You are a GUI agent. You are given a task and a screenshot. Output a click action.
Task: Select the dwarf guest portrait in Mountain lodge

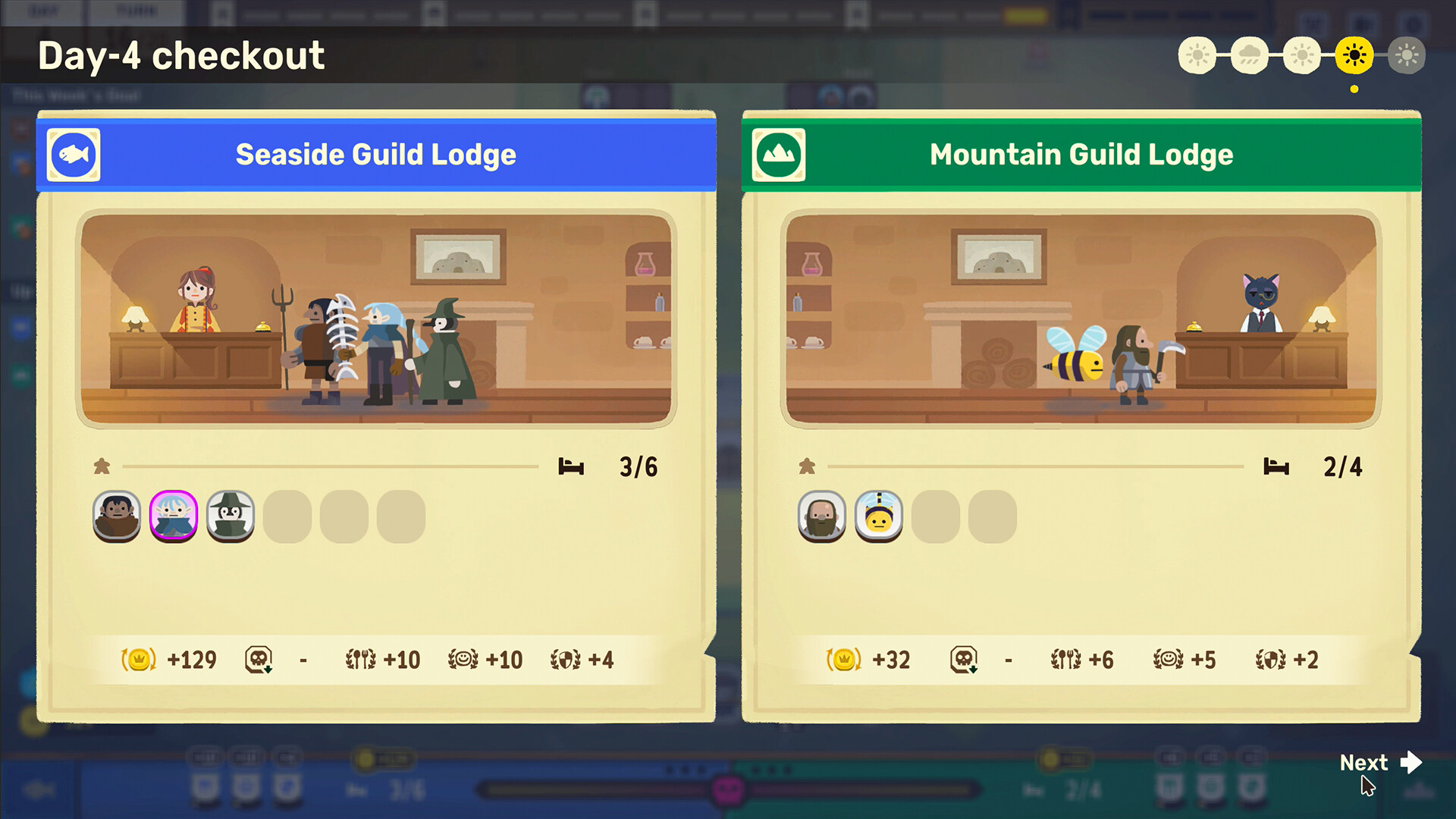pyautogui.click(x=821, y=516)
